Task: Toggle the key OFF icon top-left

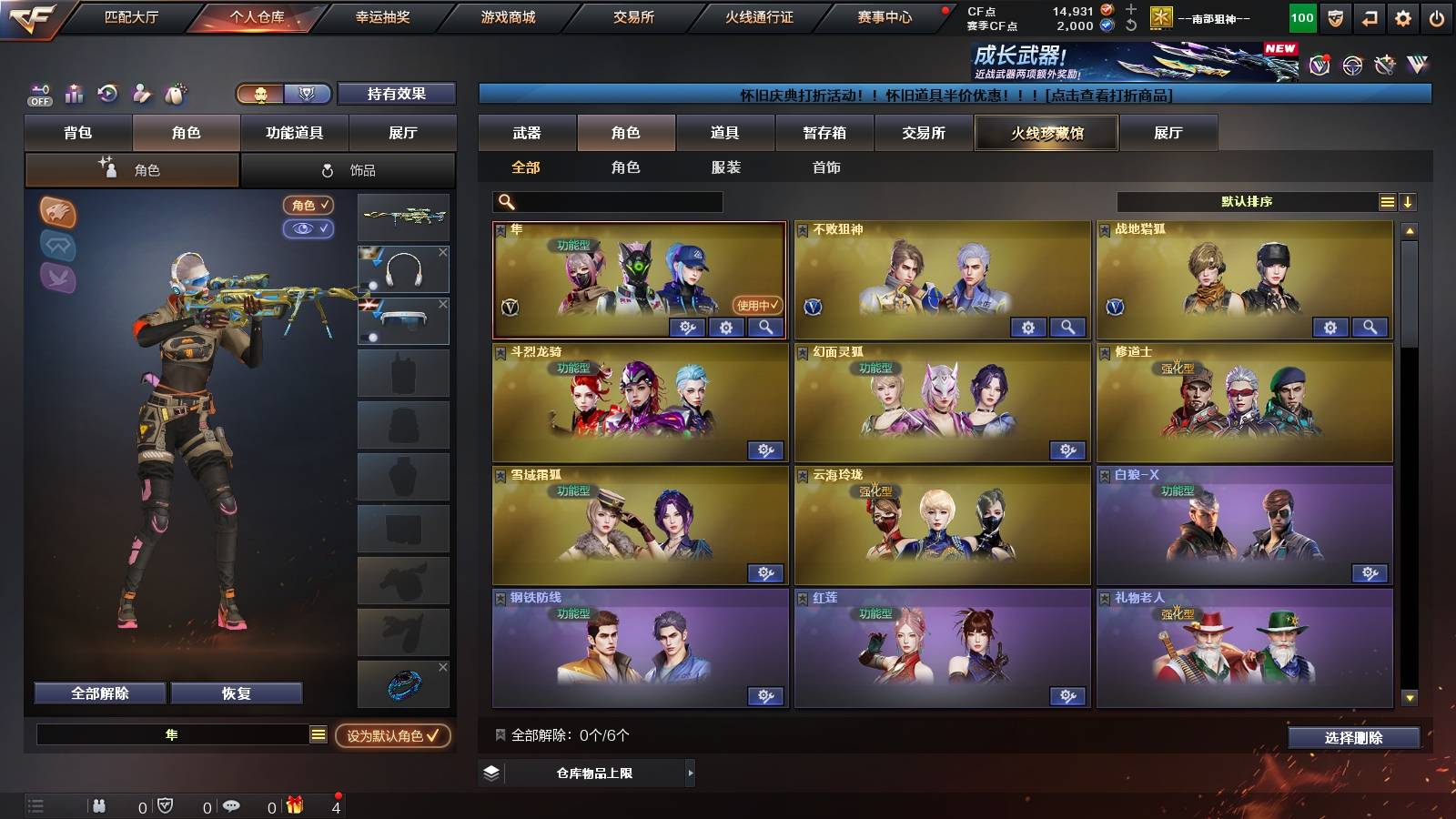Action: (x=39, y=93)
